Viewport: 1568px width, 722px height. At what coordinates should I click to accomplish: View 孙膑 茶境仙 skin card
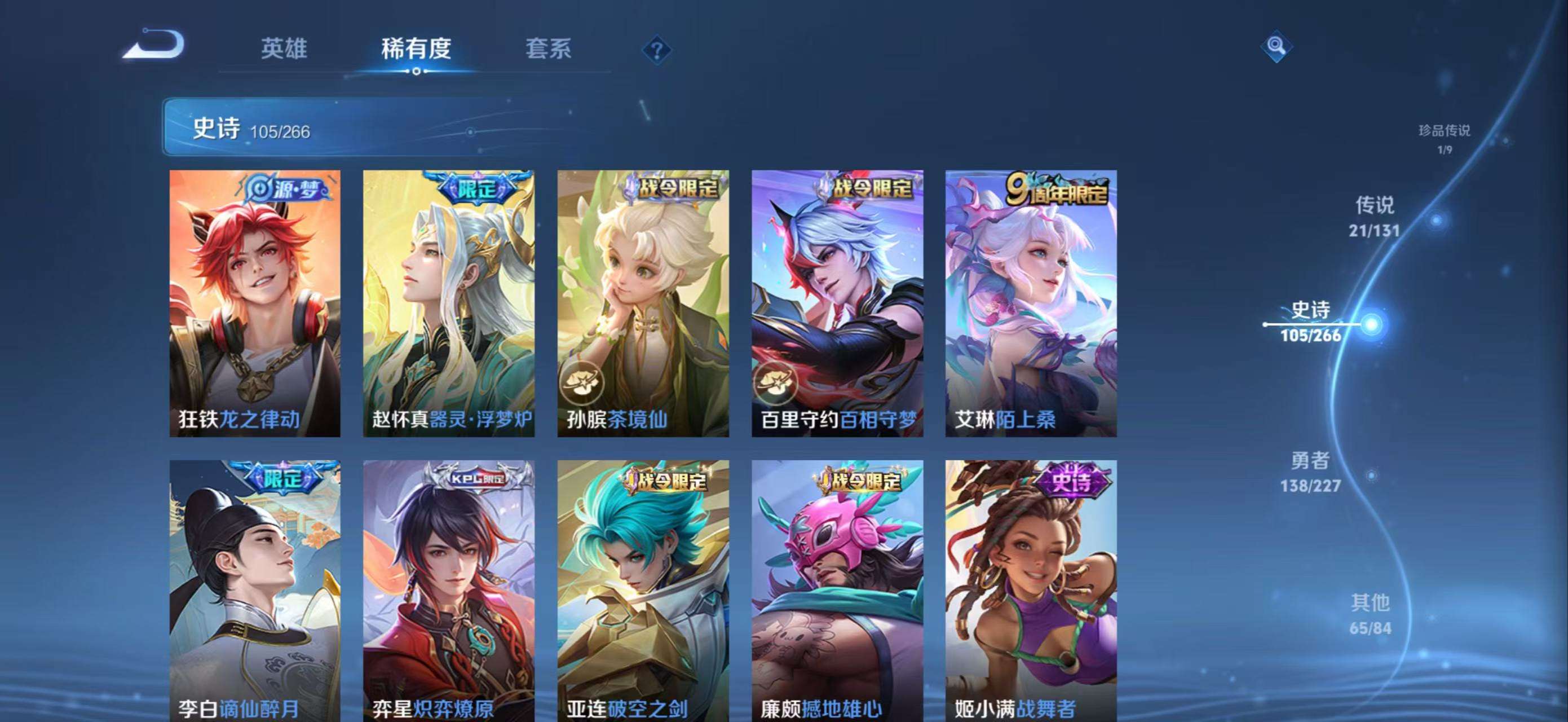tap(643, 303)
